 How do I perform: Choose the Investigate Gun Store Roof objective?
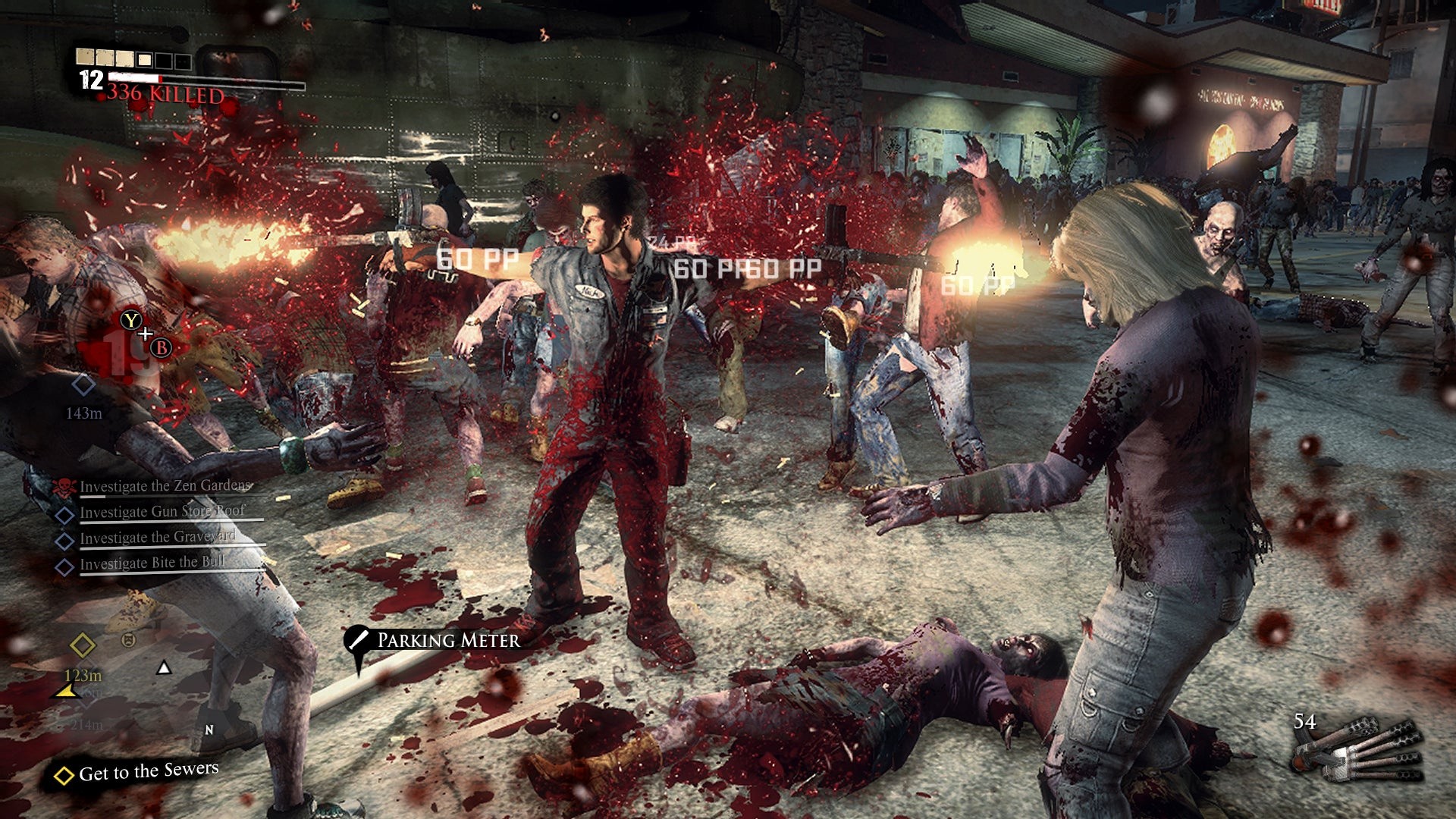[162, 512]
